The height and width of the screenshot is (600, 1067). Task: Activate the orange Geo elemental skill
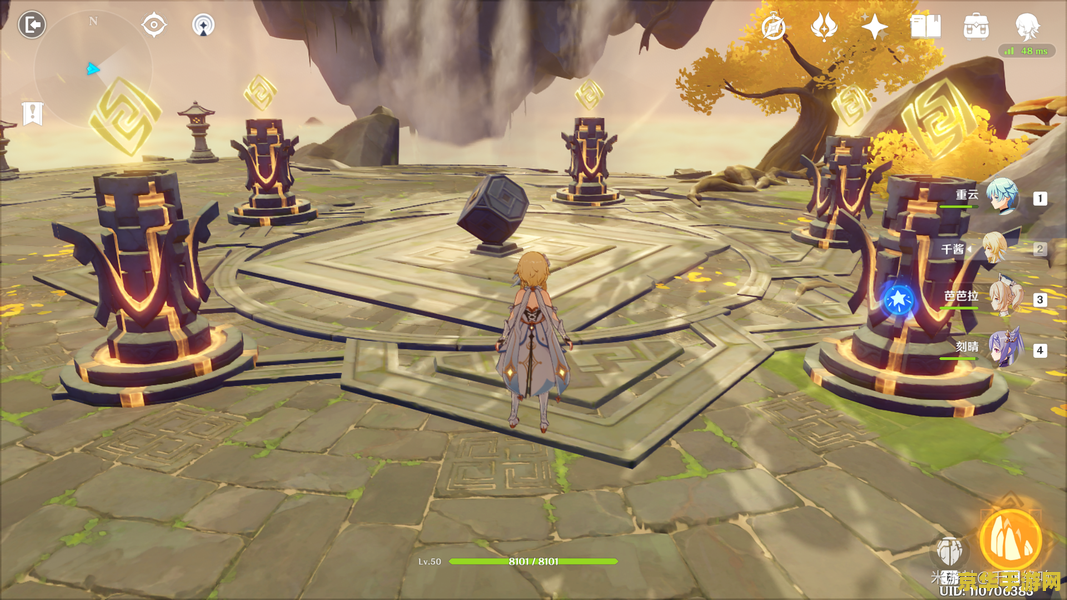coord(1010,540)
